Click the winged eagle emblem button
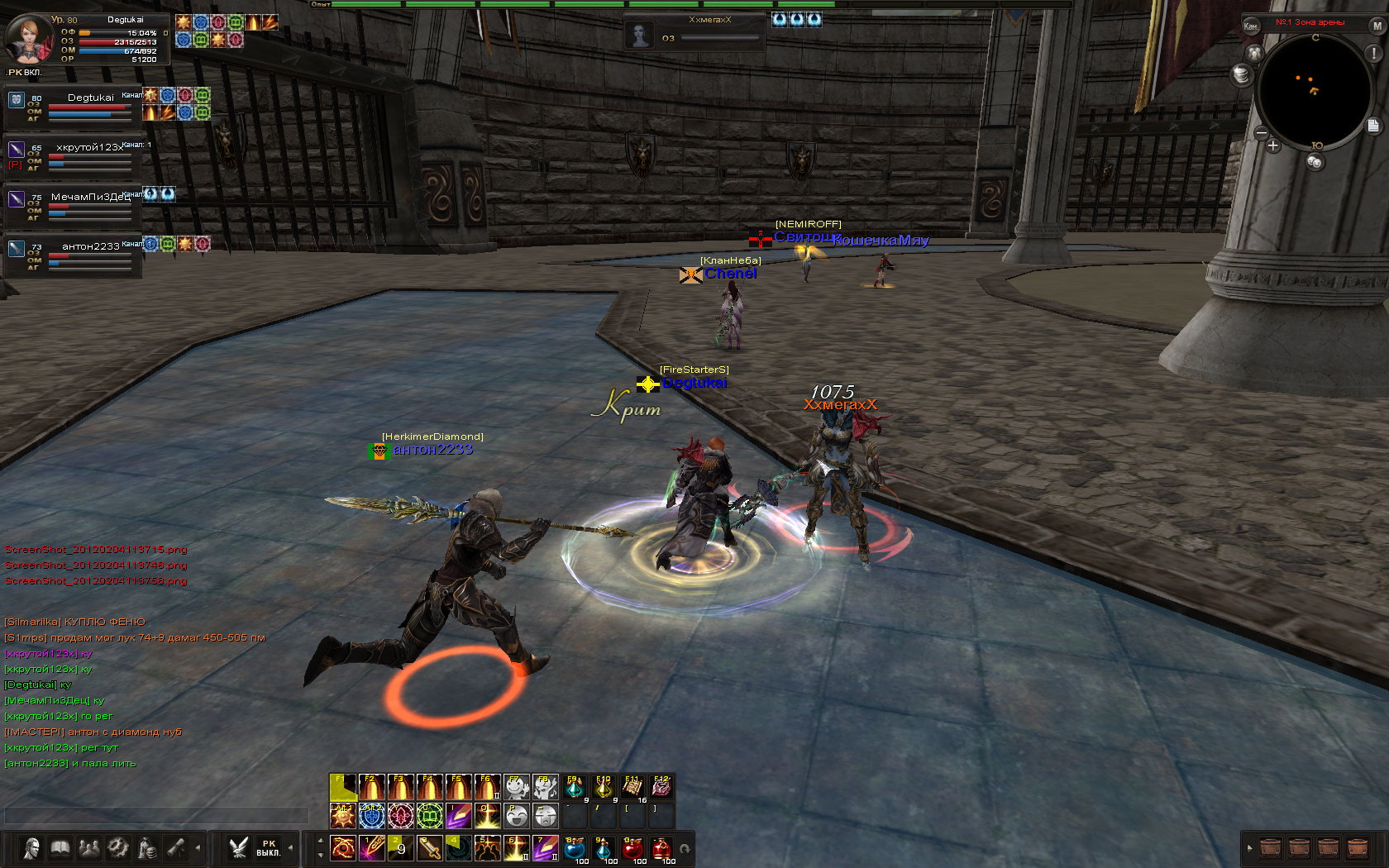This screenshot has height=868, width=1389. 239,848
